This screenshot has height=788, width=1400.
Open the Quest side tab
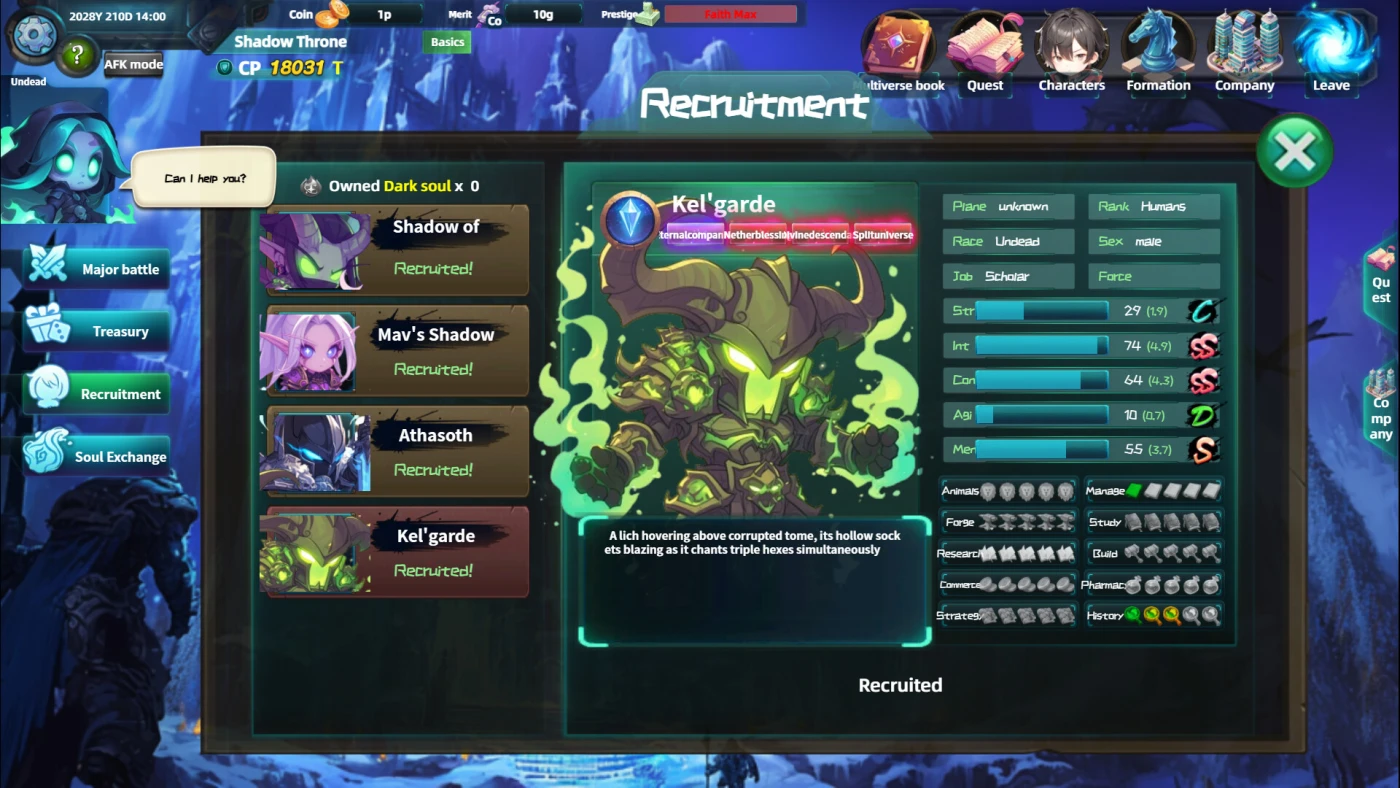(x=1381, y=284)
